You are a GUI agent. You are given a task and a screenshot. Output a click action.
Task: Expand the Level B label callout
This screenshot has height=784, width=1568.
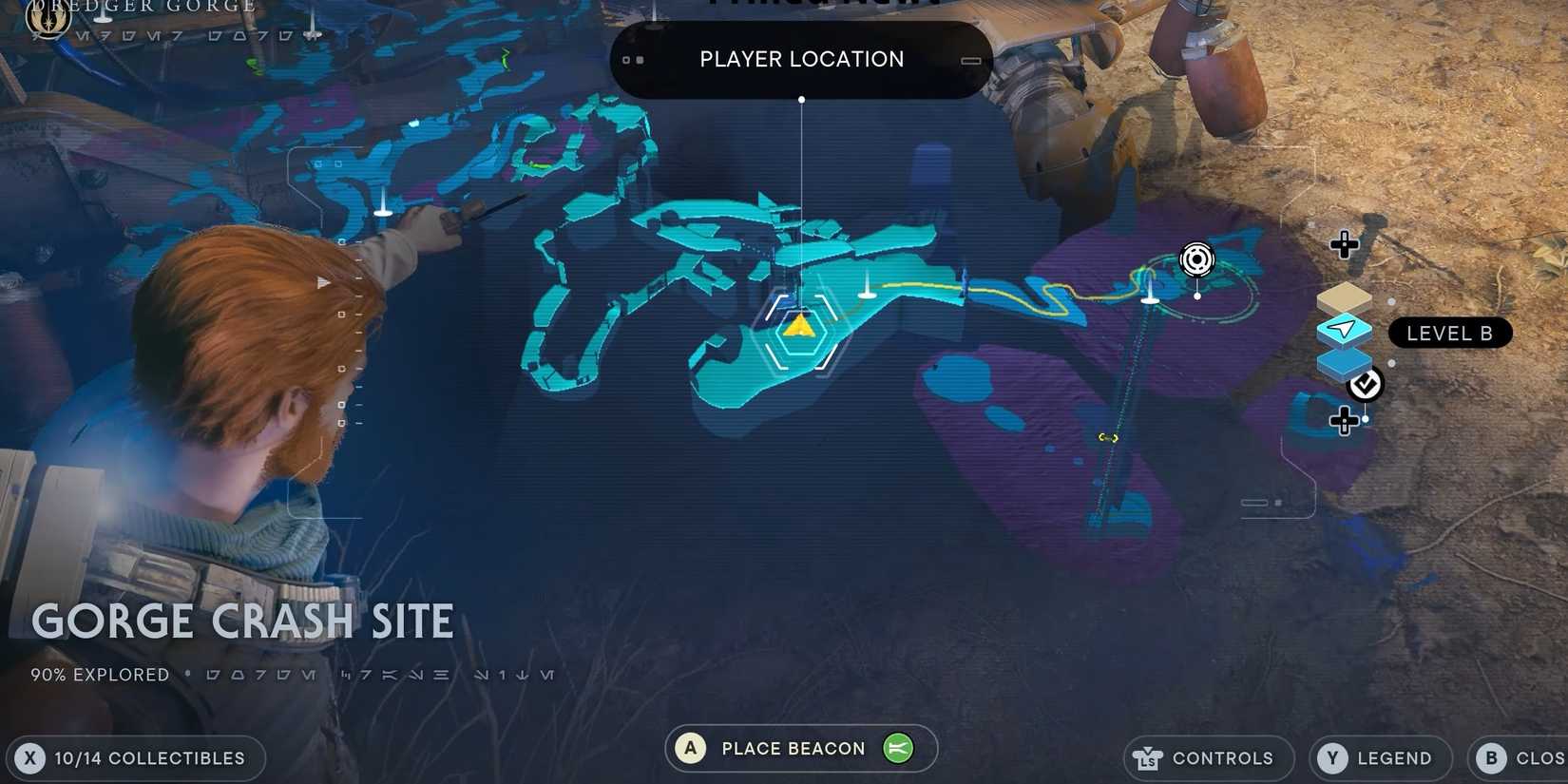coord(1450,333)
